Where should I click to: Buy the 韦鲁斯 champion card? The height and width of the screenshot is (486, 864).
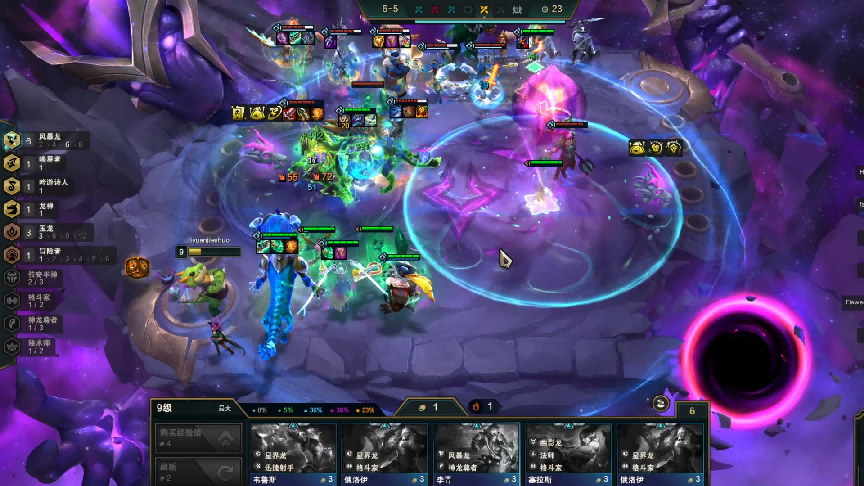[x=292, y=452]
